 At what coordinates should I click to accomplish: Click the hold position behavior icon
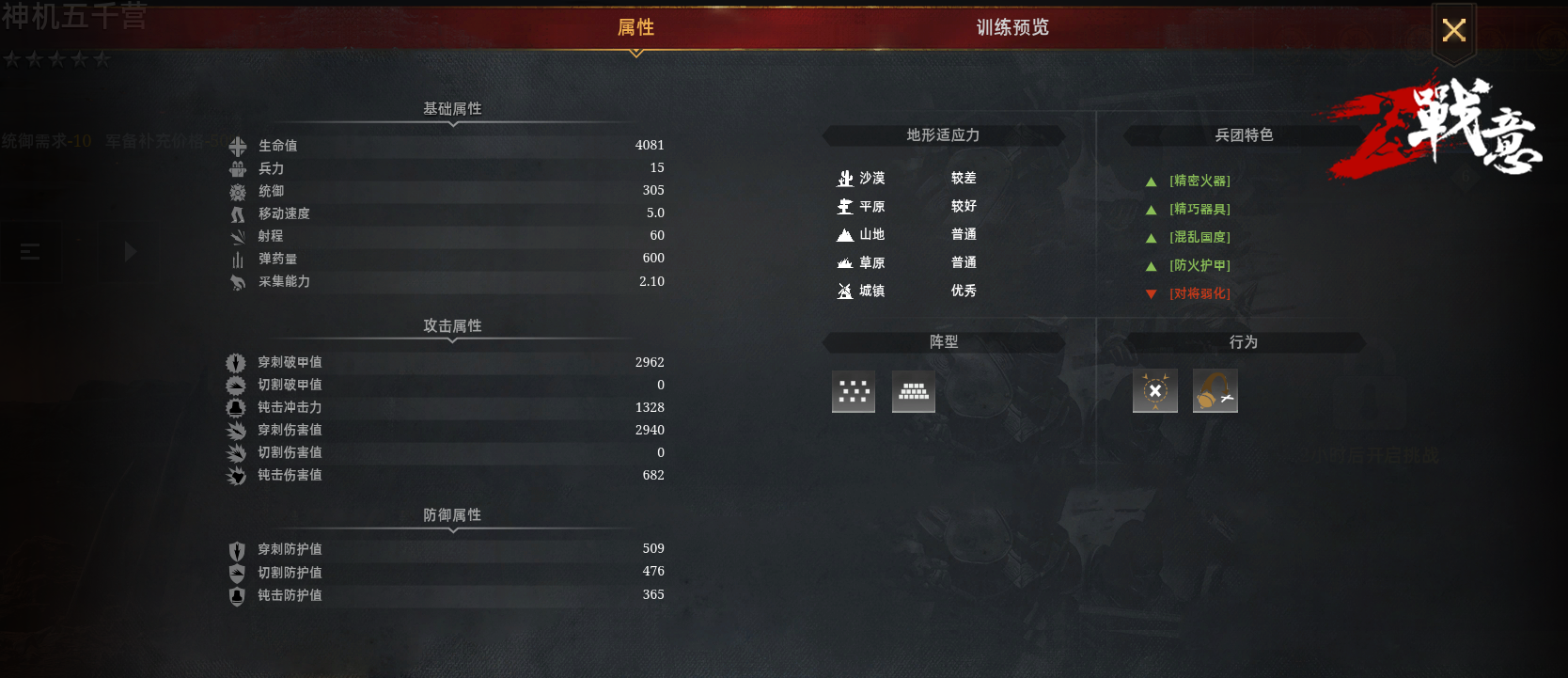[x=1154, y=391]
